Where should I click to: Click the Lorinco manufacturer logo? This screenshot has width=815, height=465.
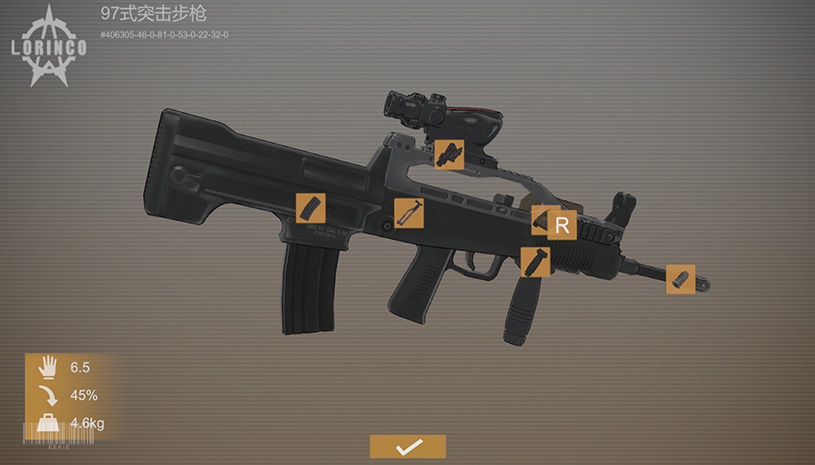[x=45, y=45]
